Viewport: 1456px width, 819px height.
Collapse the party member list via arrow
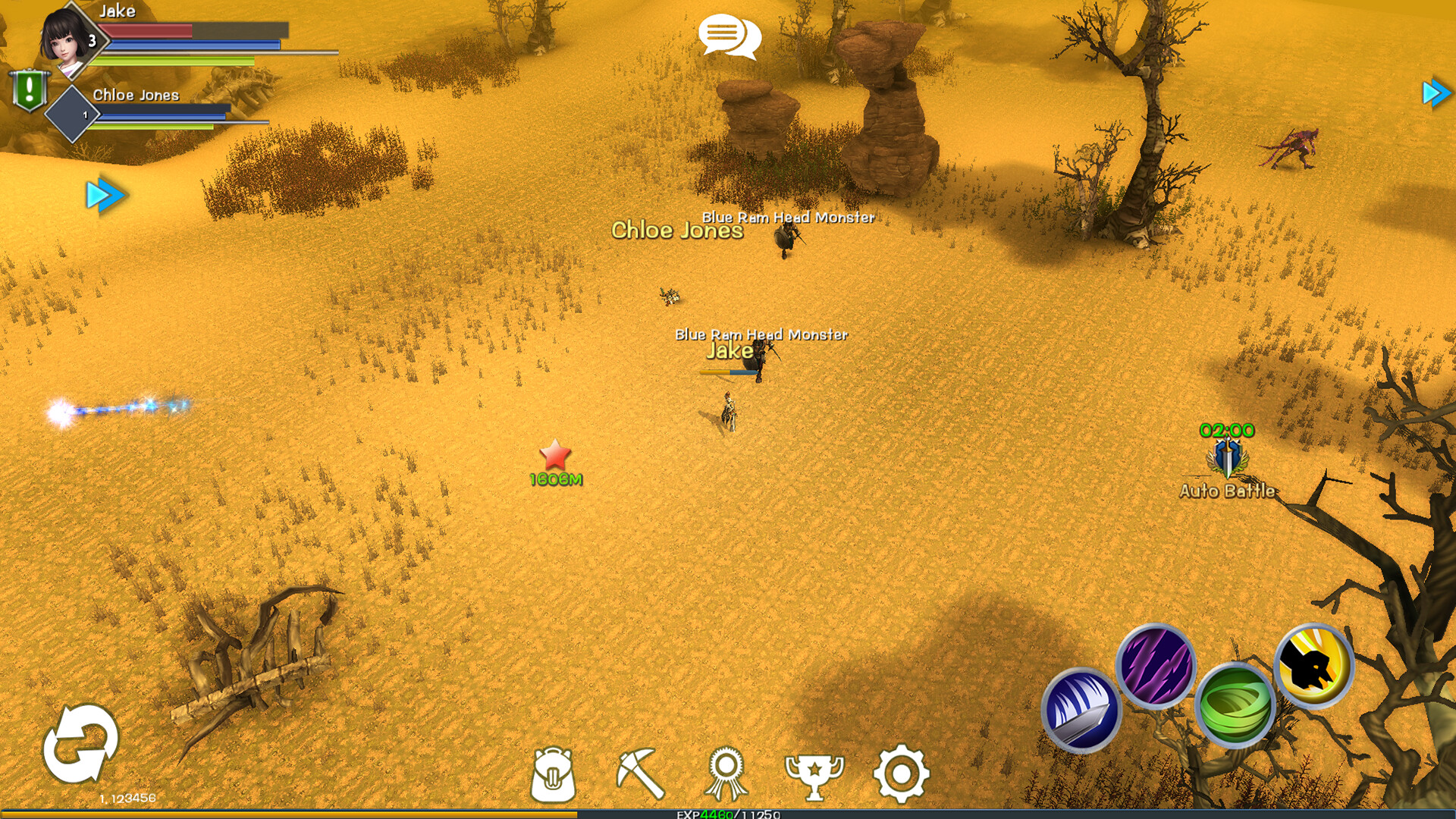pyautogui.click(x=106, y=195)
